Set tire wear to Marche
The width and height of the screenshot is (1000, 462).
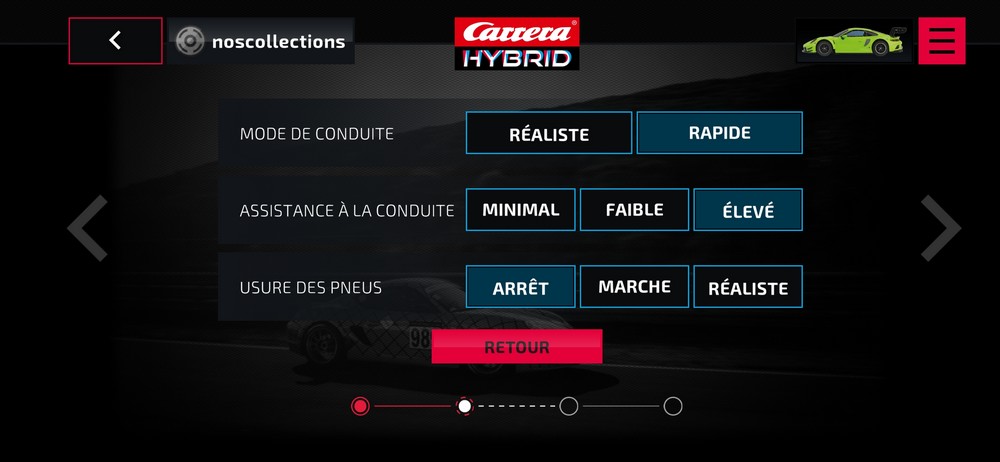[x=634, y=287]
